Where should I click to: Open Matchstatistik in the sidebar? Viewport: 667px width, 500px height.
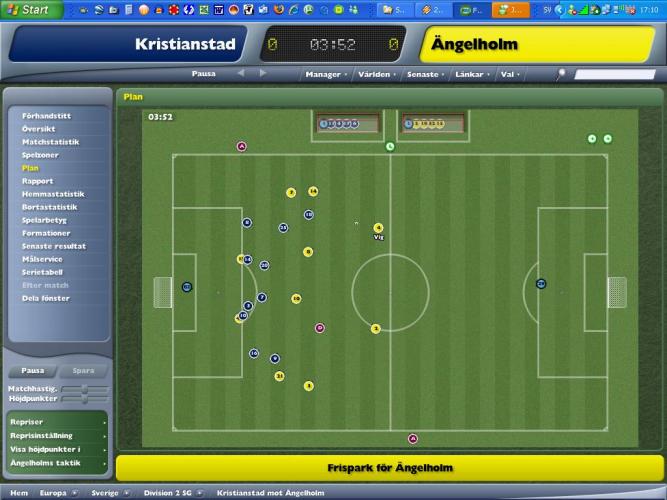pos(50,142)
